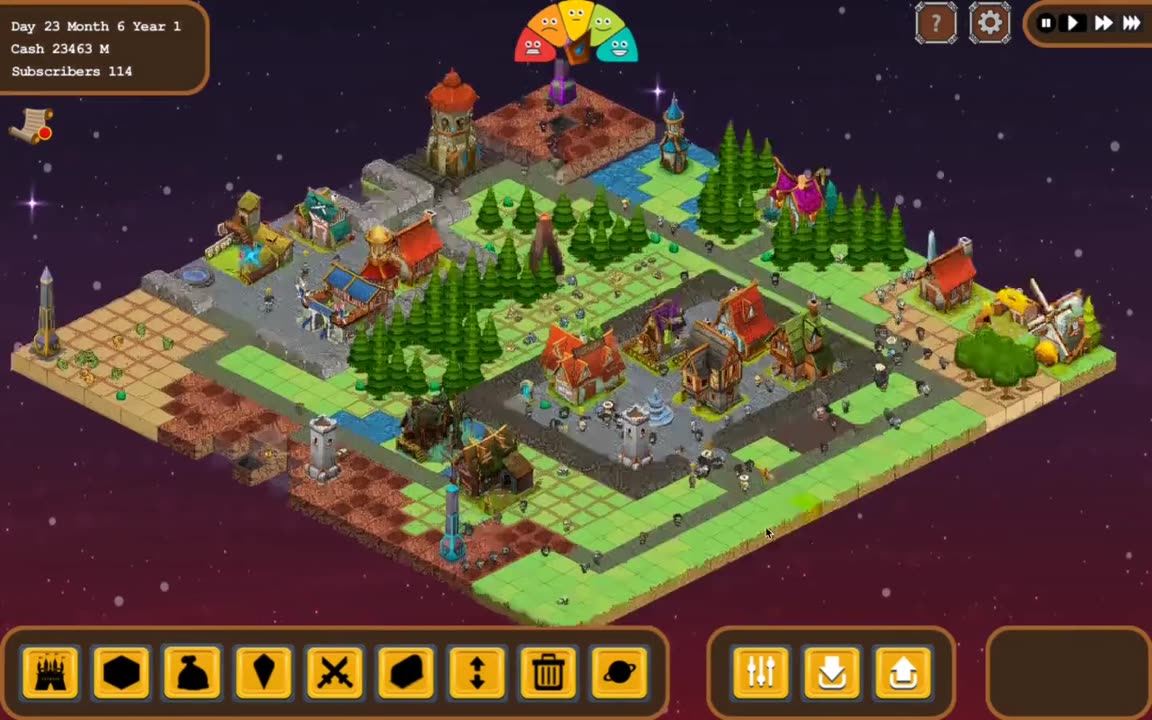
Task: Select the trash can delete tool
Action: click(548, 672)
